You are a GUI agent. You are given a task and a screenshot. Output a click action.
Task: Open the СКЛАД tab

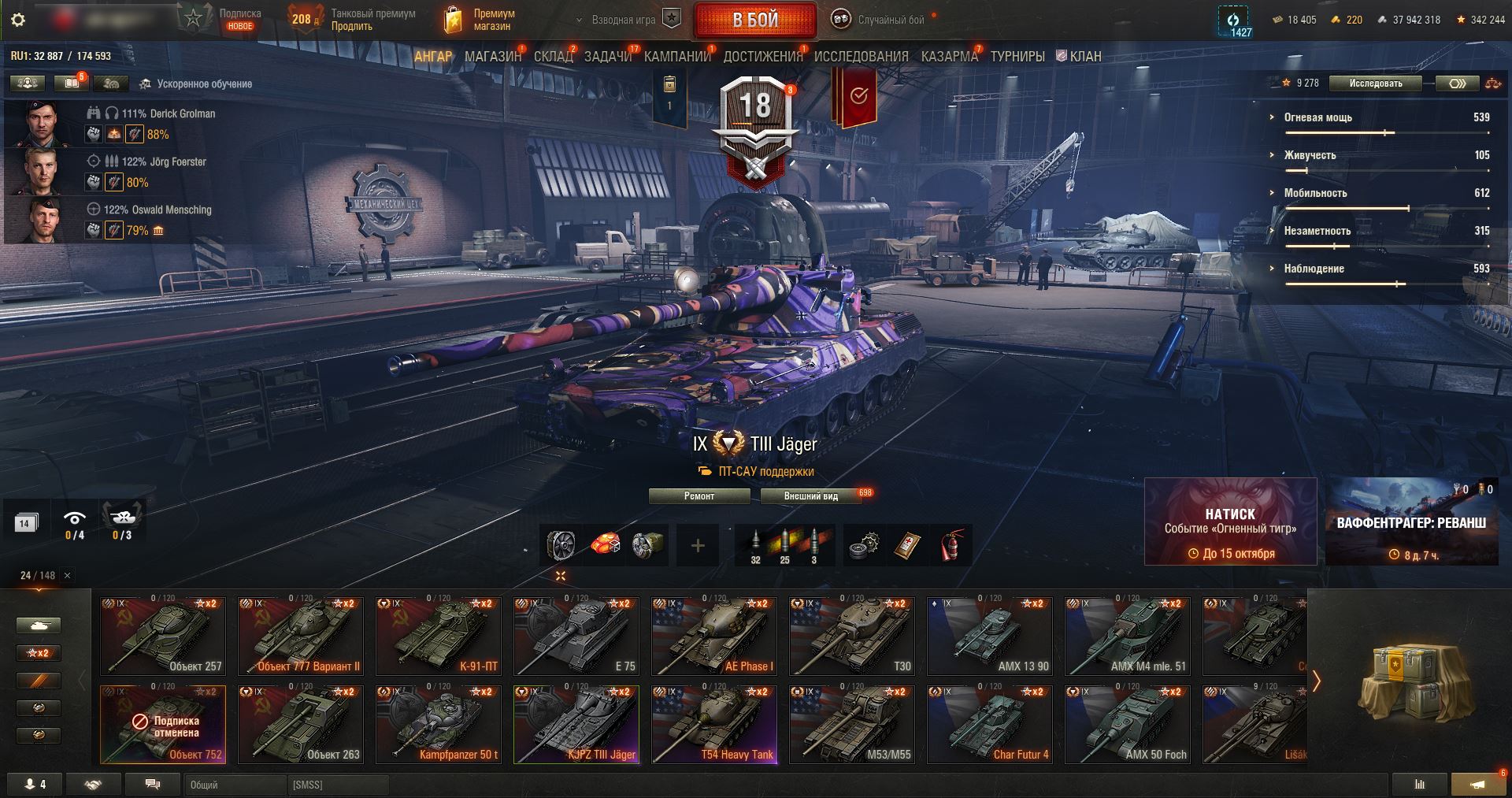click(553, 57)
